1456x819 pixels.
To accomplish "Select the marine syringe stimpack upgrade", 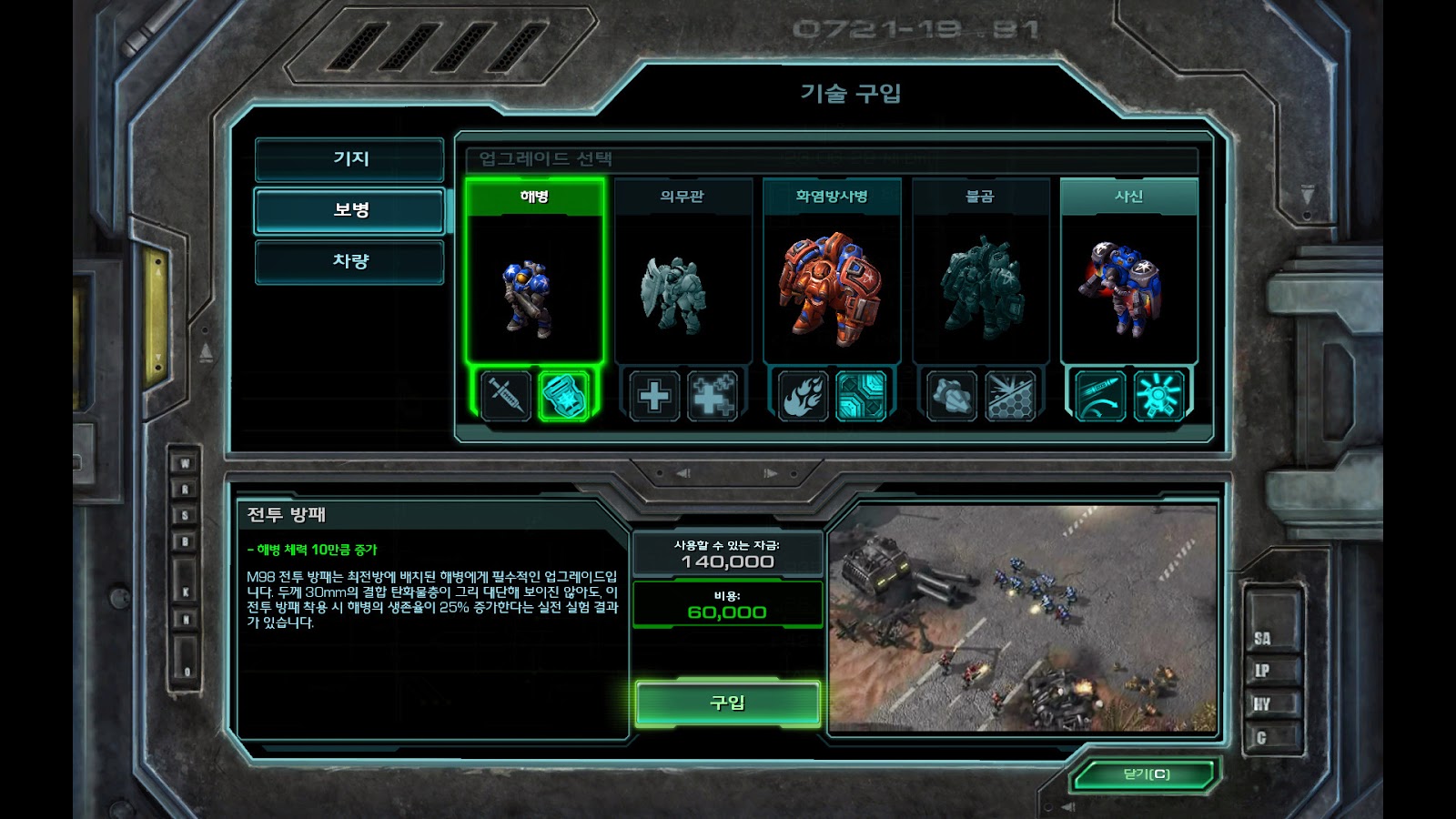I will pyautogui.click(x=506, y=396).
